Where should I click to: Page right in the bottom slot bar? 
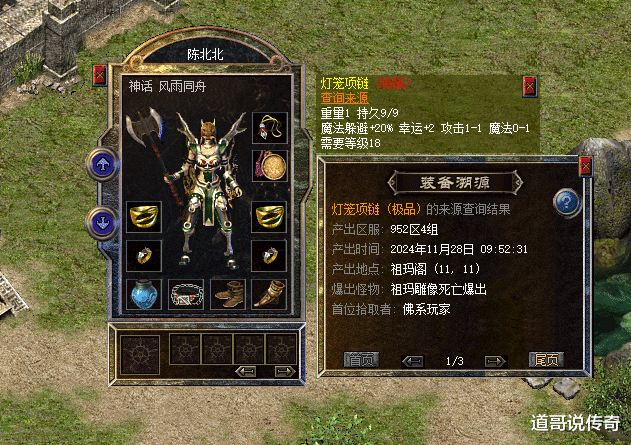coord(284,371)
